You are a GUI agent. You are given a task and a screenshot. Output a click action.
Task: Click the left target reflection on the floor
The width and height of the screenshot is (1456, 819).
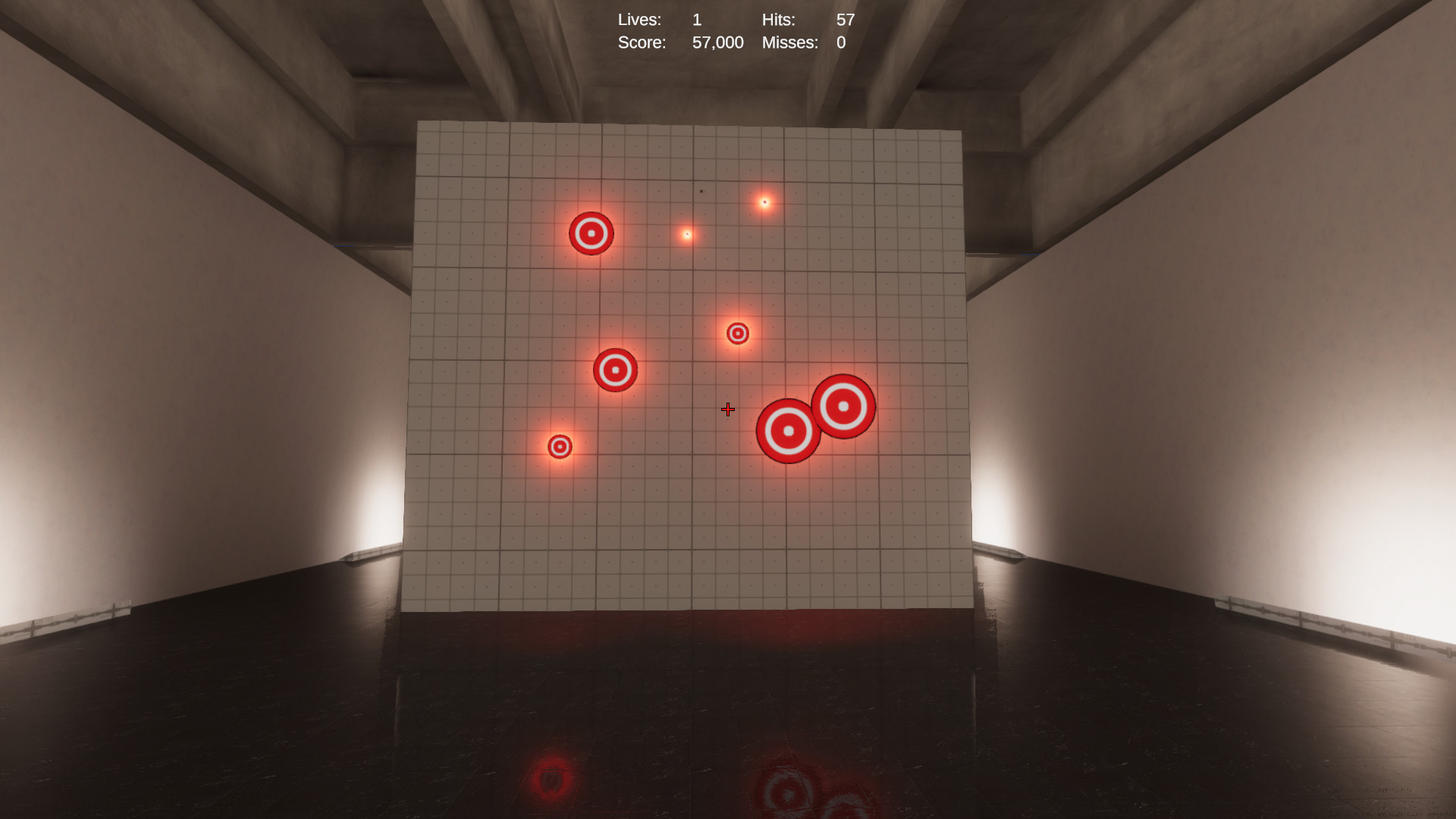550,780
